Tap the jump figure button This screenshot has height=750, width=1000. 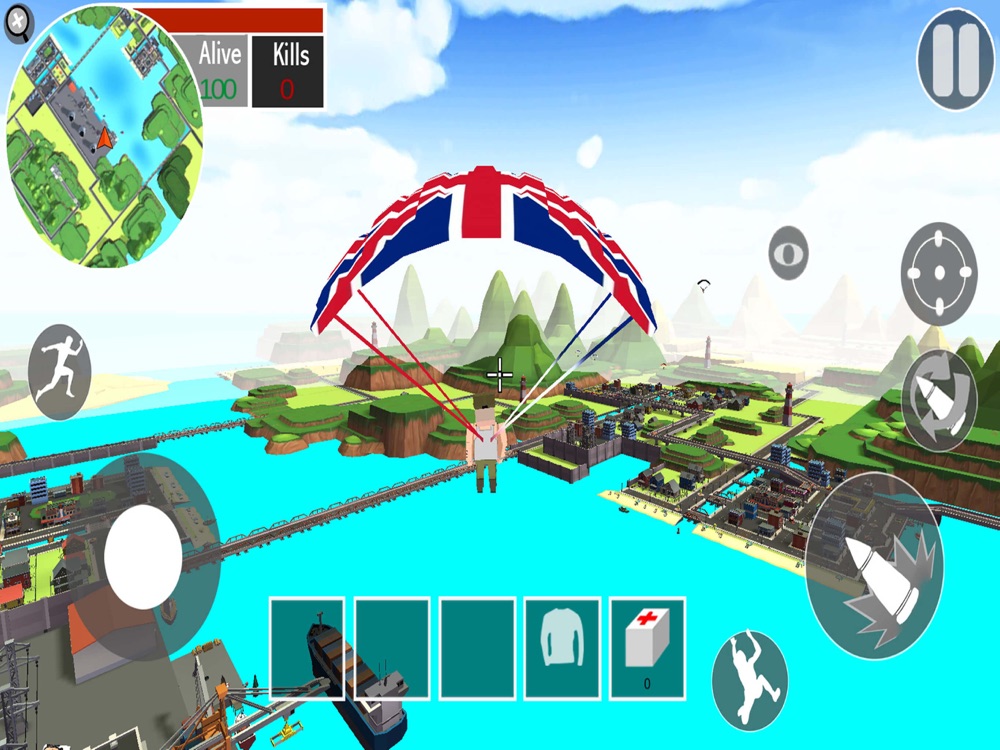(x=750, y=680)
